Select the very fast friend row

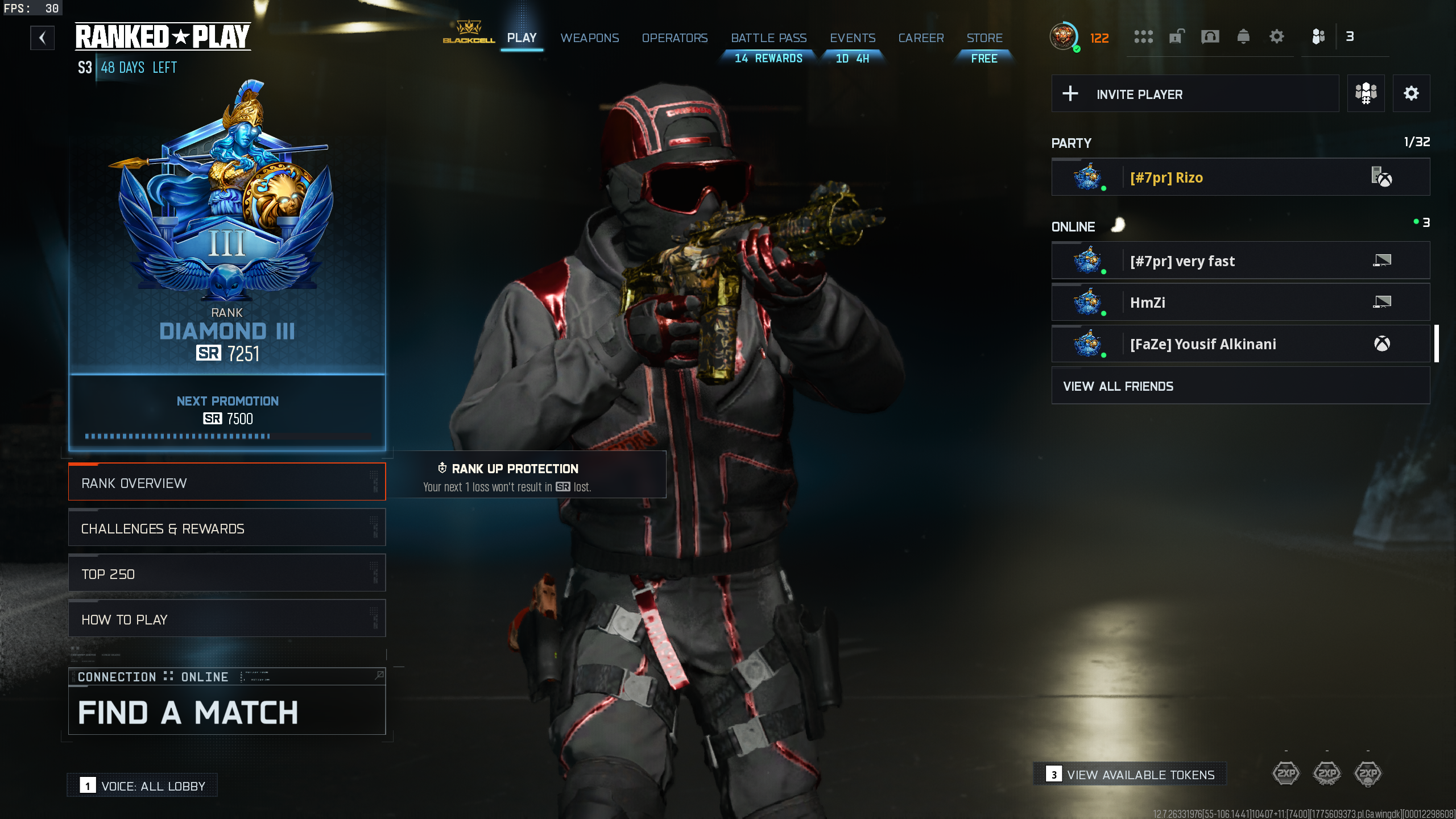(1240, 261)
